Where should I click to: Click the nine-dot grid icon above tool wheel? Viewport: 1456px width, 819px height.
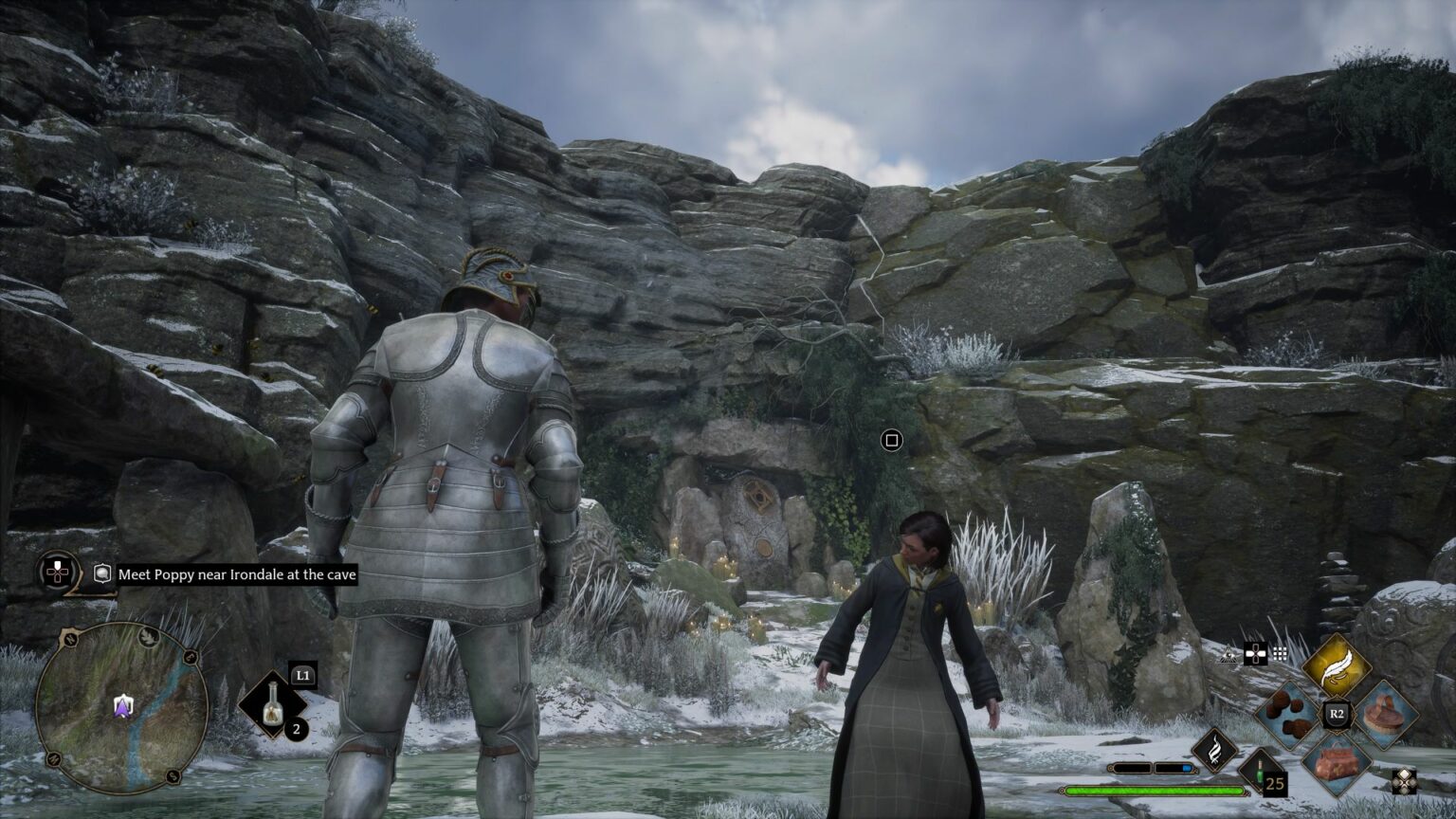[1280, 653]
